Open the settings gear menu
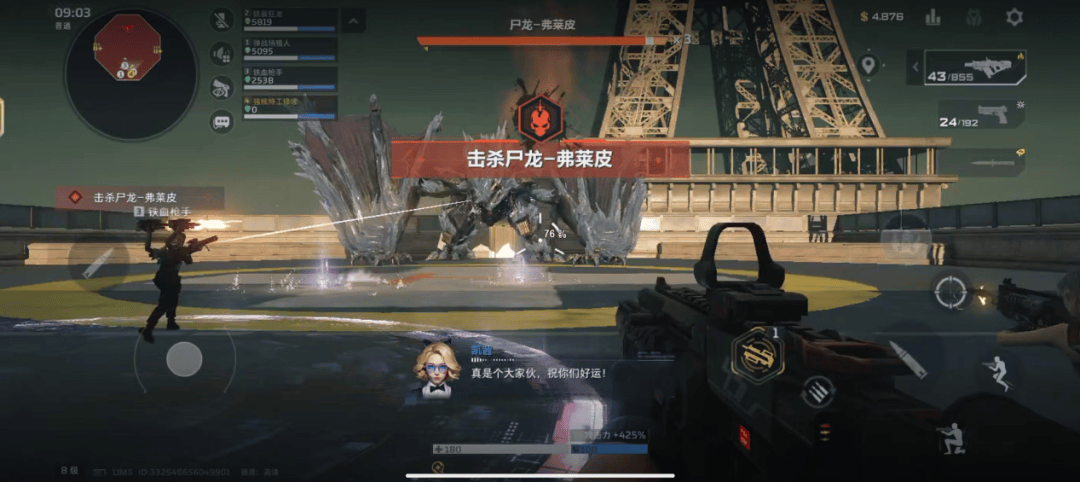The width and height of the screenshot is (1080, 482). tap(1014, 17)
